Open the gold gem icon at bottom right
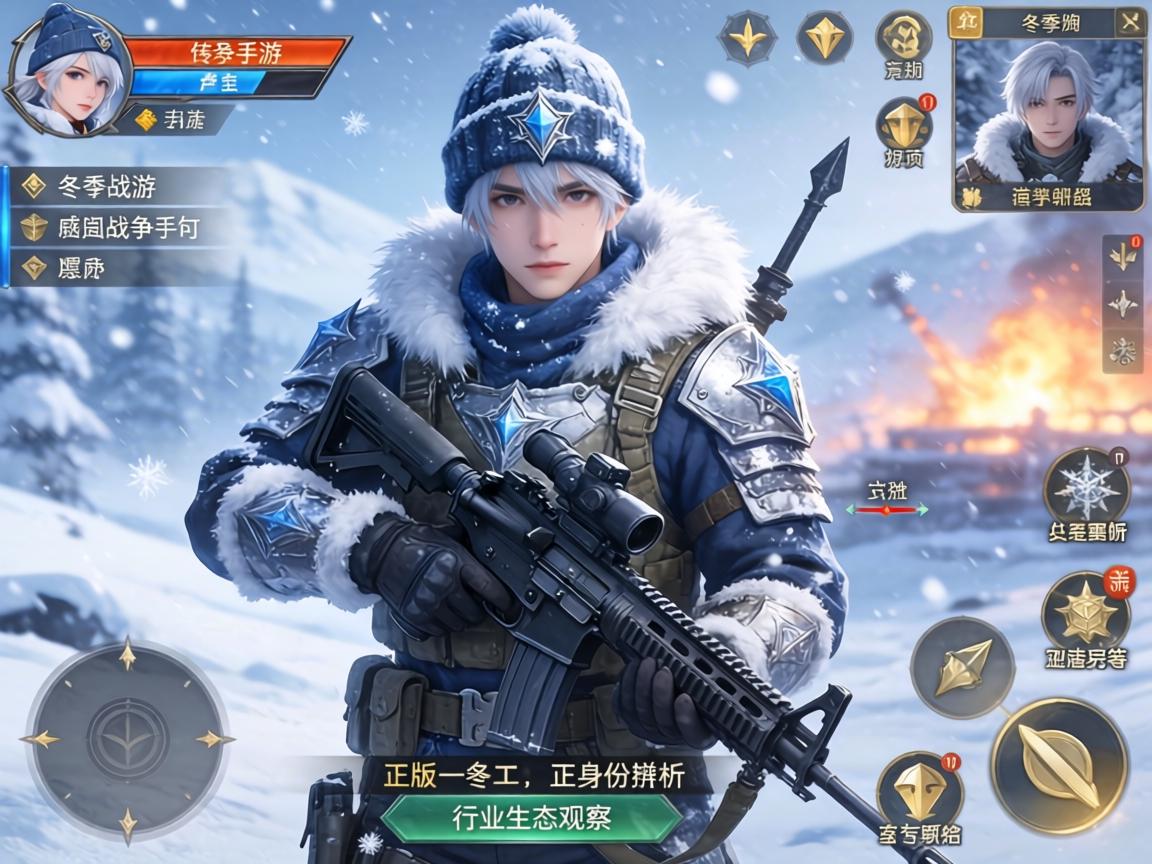 pyautogui.click(x=919, y=791)
